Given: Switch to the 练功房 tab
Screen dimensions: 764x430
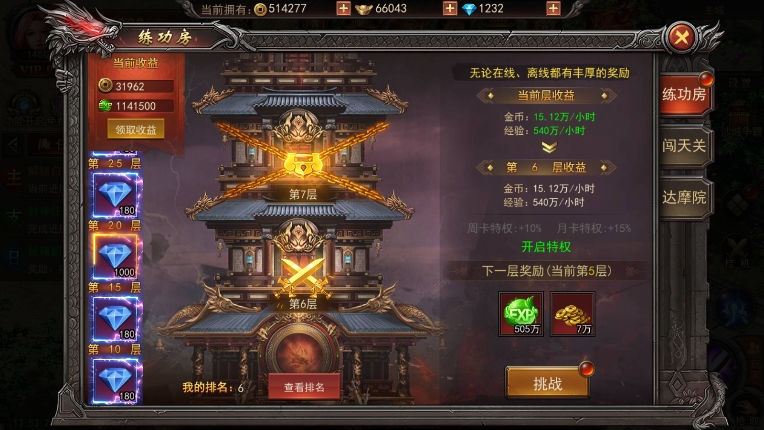Looking at the screenshot, I should coord(685,95).
